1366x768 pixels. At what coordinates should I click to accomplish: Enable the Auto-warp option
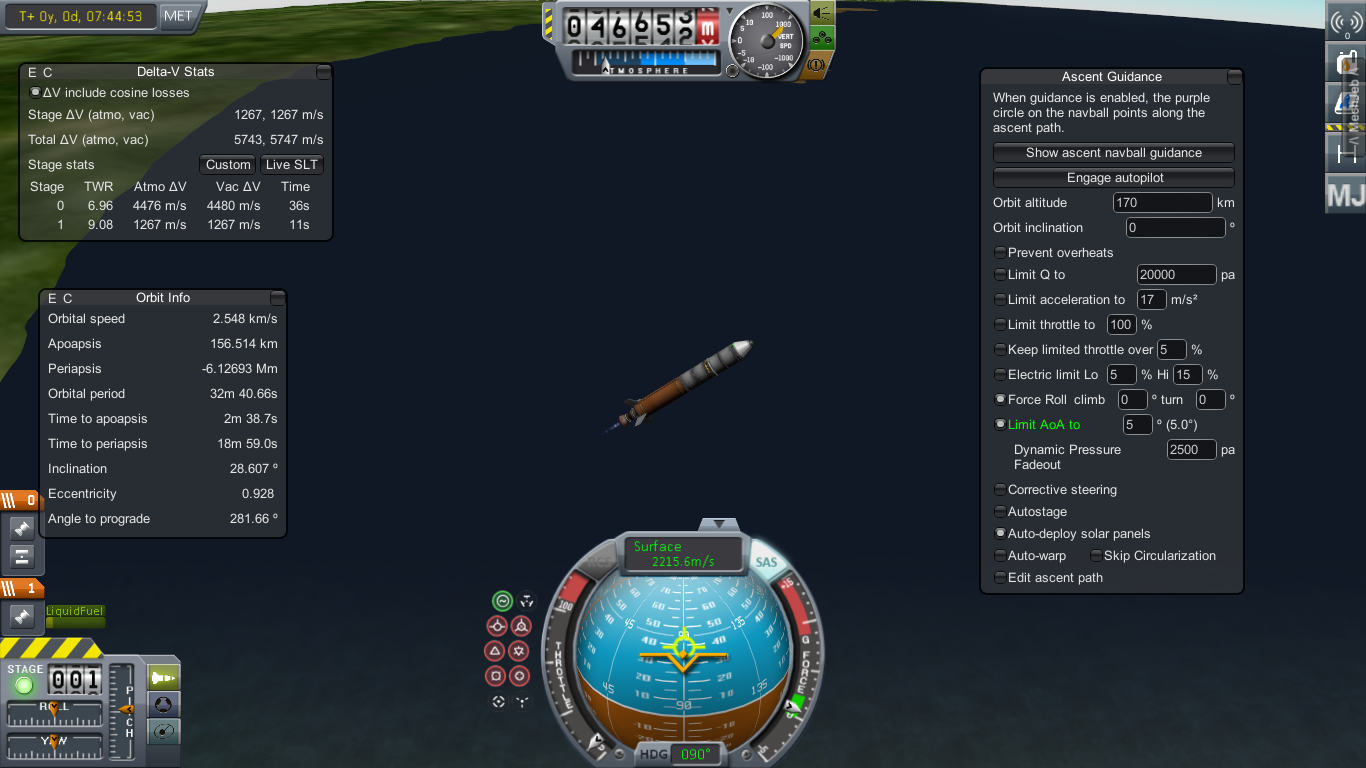(1000, 556)
